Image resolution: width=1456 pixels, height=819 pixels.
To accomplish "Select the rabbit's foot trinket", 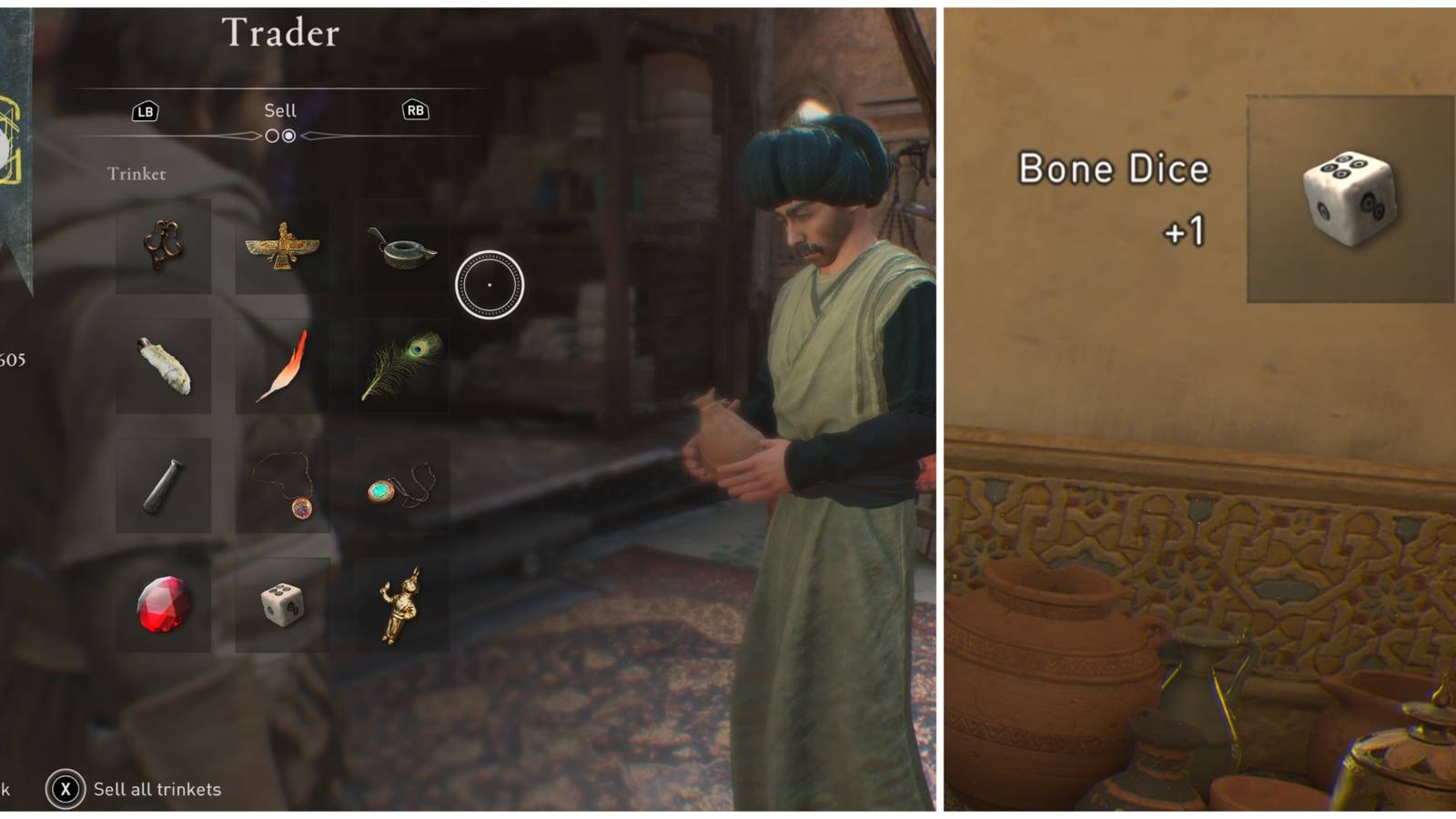I will (164, 364).
